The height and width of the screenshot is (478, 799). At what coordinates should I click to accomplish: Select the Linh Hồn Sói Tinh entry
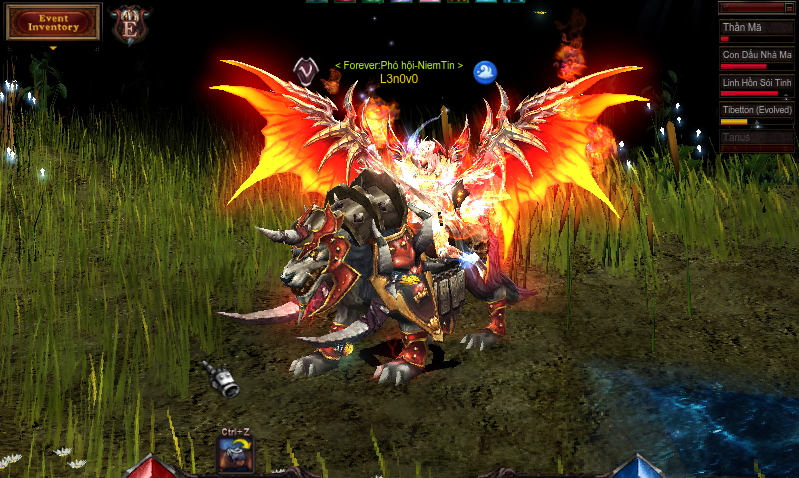[x=756, y=85]
